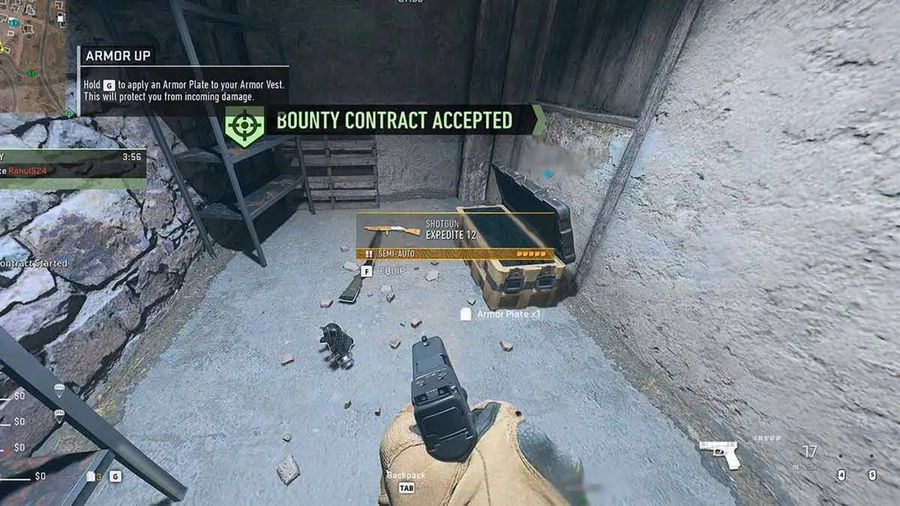This screenshot has width=900, height=506.
Task: Select the equipped pistol weapon icon
Action: coord(720,453)
